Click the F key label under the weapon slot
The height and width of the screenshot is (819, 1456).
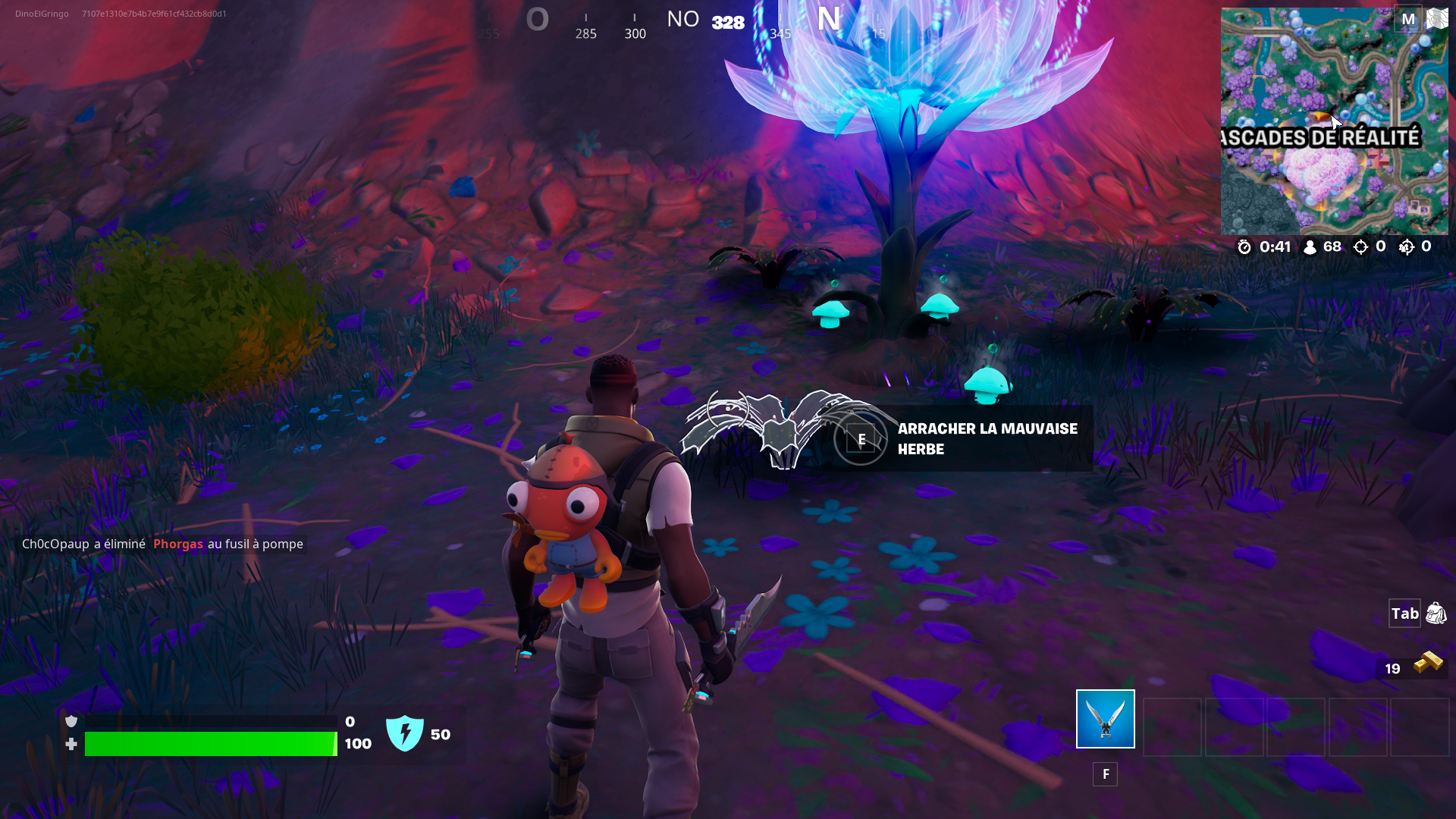[x=1105, y=774]
